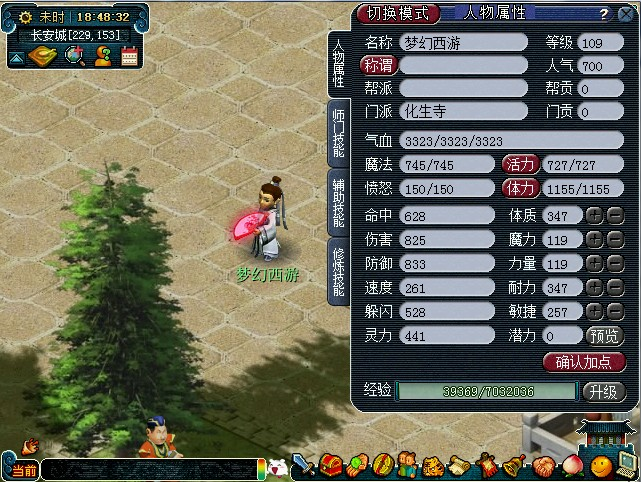The image size is (641, 482).
Task: Collapse the top-left panel with arrow button
Action: (x=18, y=58)
